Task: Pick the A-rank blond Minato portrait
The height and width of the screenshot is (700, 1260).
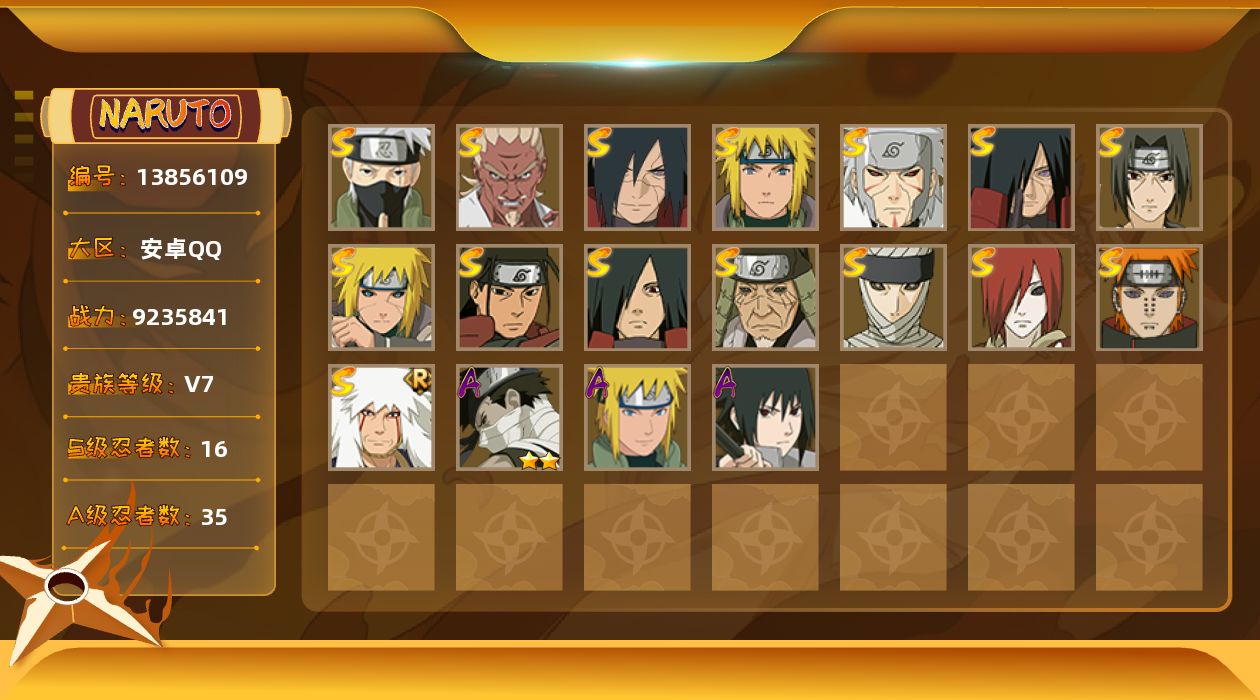Action: point(637,417)
